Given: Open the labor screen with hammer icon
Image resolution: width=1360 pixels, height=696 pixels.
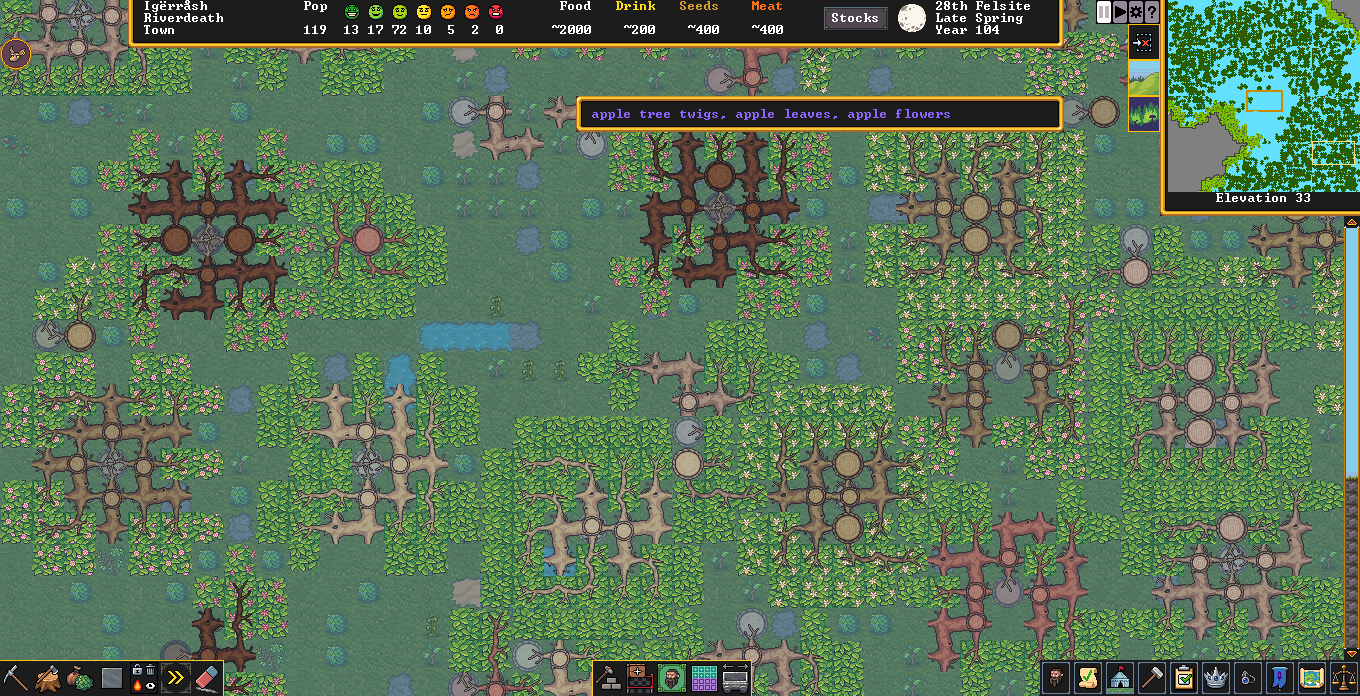Looking at the screenshot, I should pyautogui.click(x=1152, y=678).
